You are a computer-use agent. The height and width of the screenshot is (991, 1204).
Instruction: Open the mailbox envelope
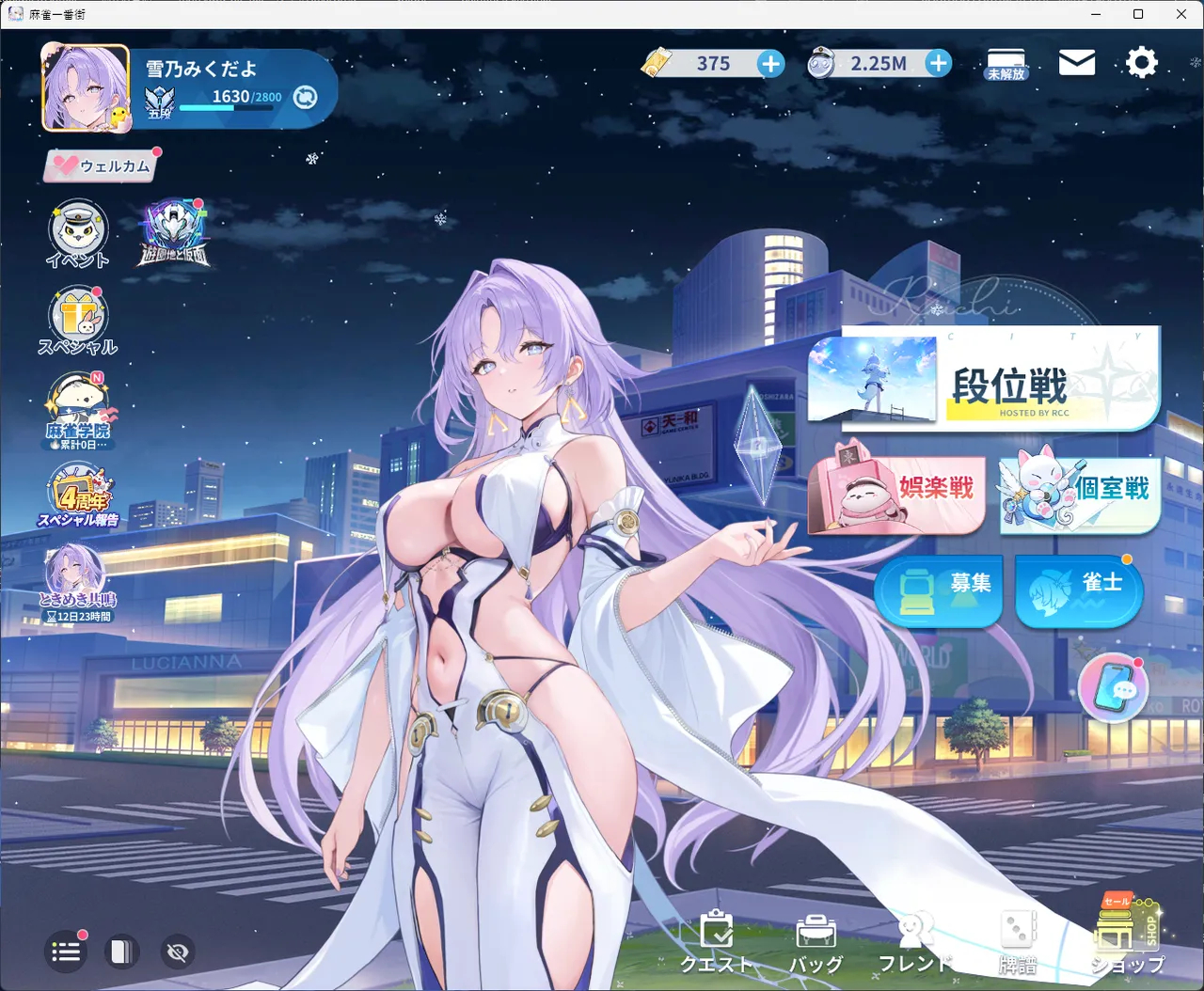[x=1076, y=62]
